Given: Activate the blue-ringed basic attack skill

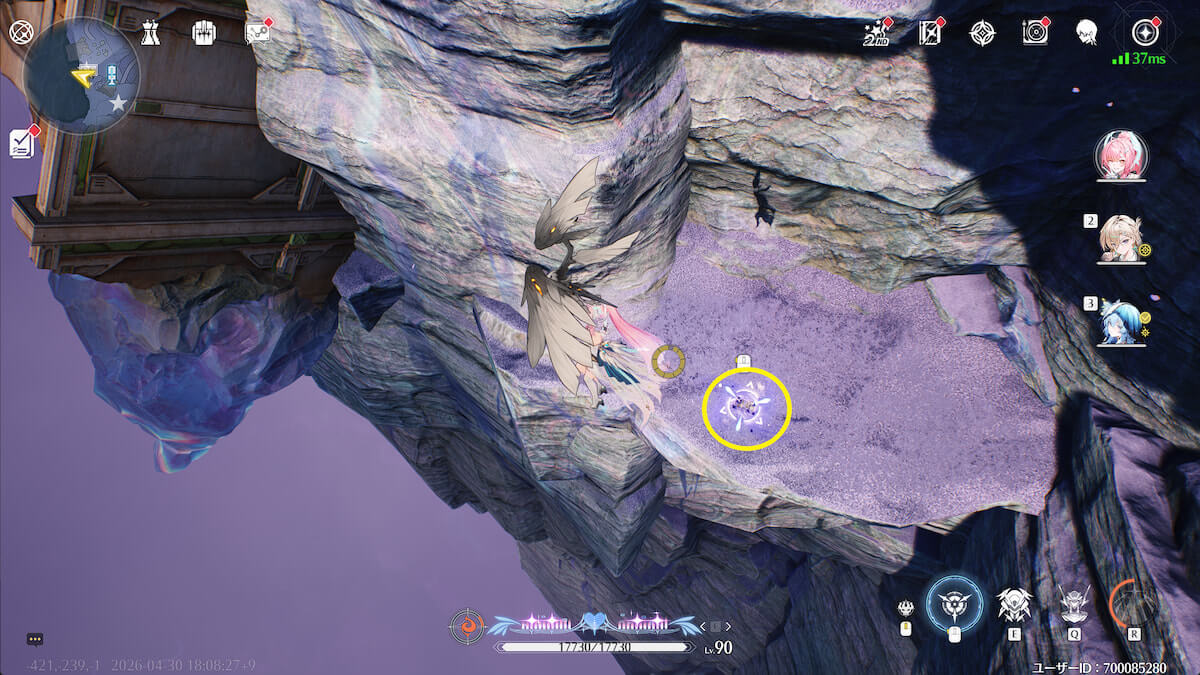Looking at the screenshot, I should (x=953, y=604).
